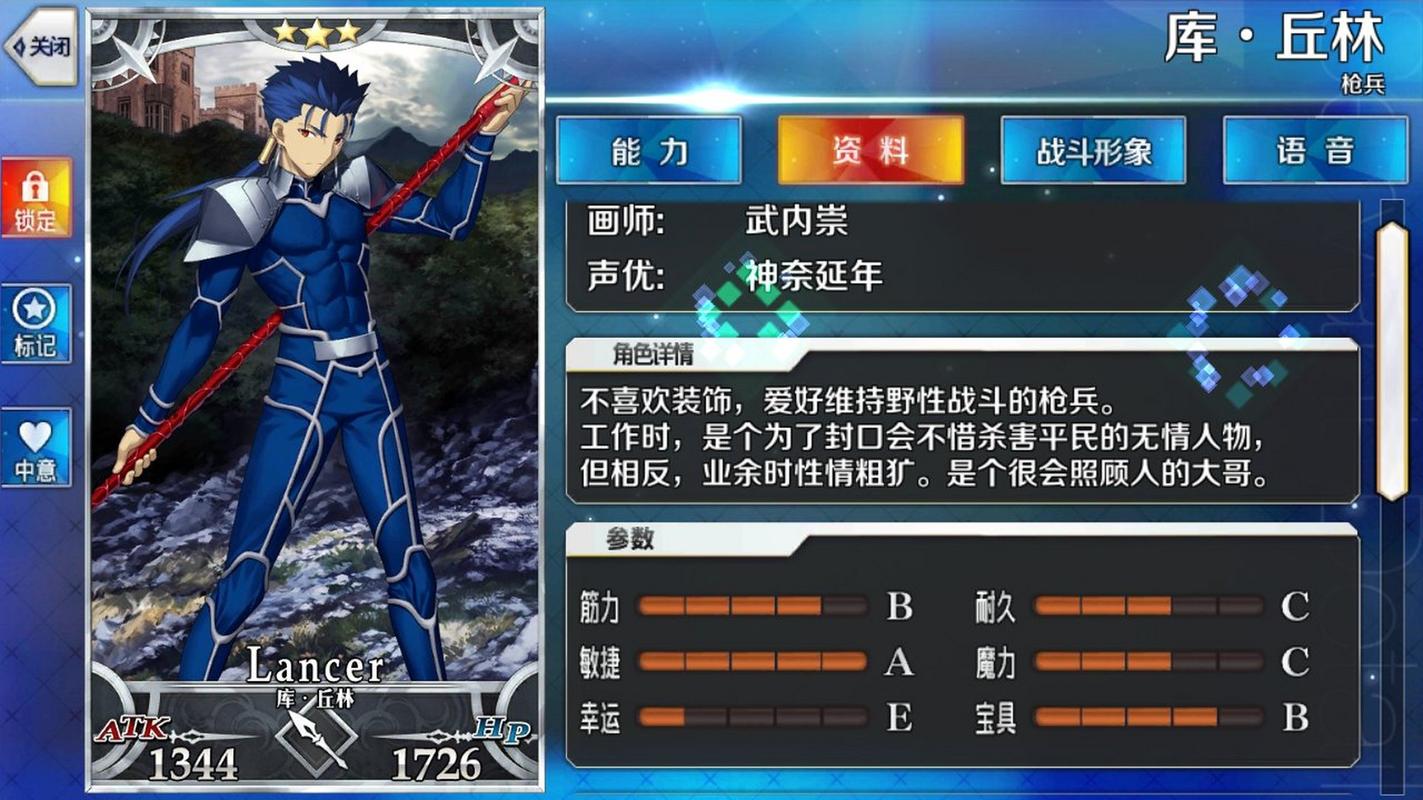Click the three-star rarity icons atop the card

(318, 33)
